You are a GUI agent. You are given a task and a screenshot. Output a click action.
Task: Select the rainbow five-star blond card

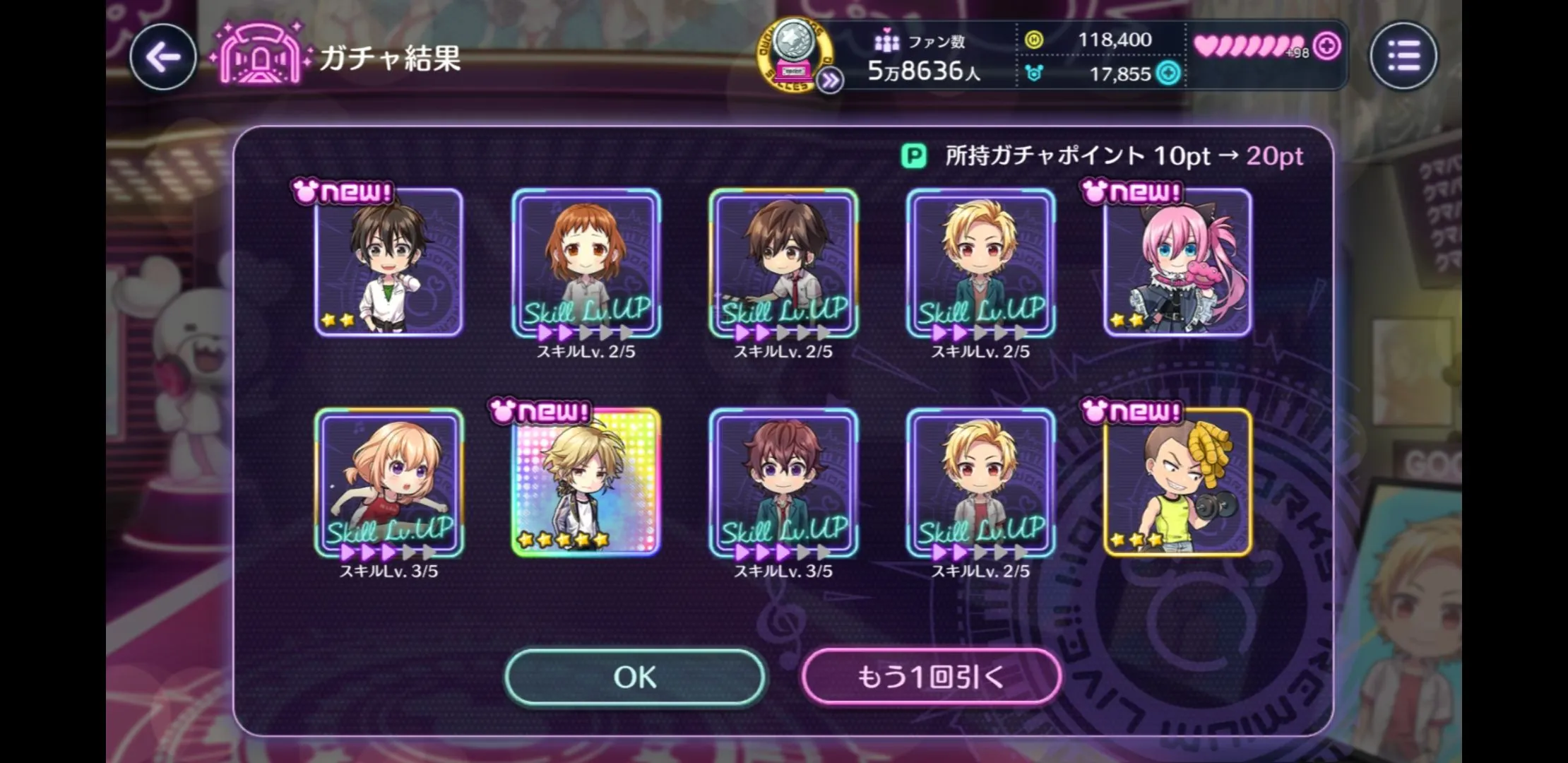586,483
